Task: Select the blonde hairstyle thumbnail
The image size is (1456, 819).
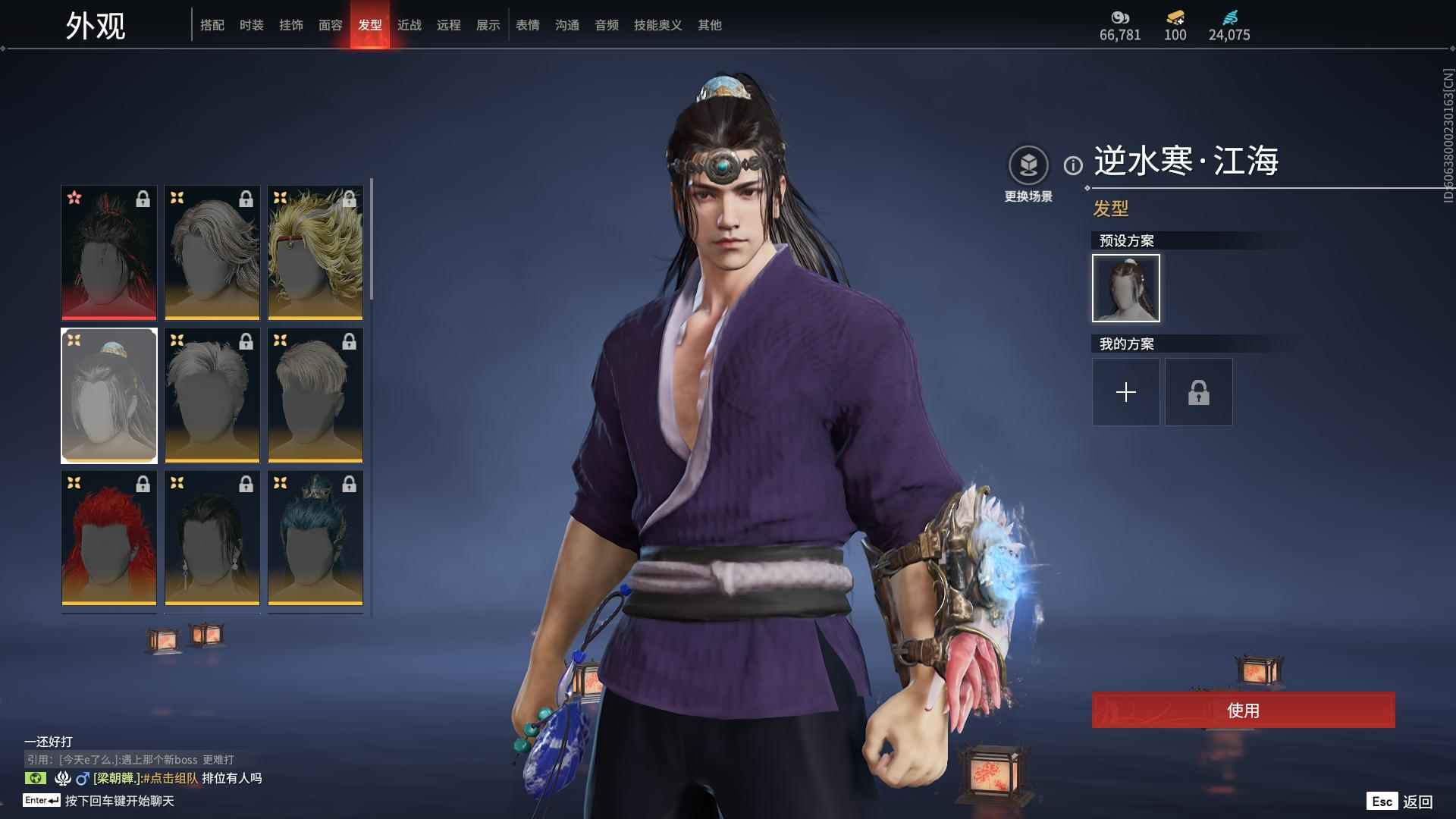Action: (315, 253)
